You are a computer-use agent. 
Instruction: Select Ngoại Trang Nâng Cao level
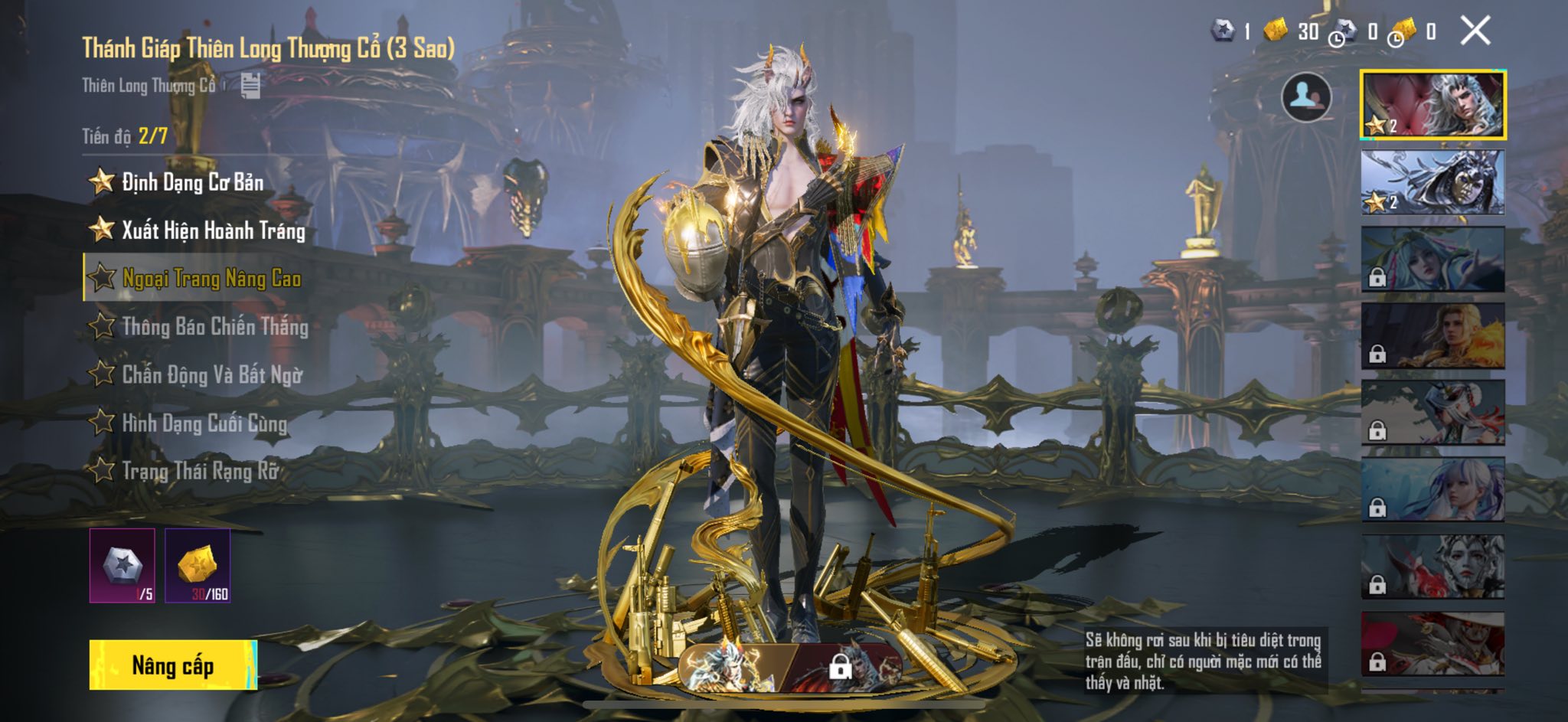point(211,279)
